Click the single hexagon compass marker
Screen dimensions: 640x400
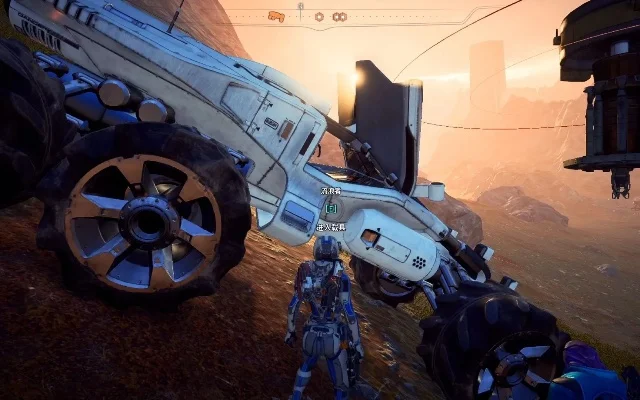pos(318,16)
